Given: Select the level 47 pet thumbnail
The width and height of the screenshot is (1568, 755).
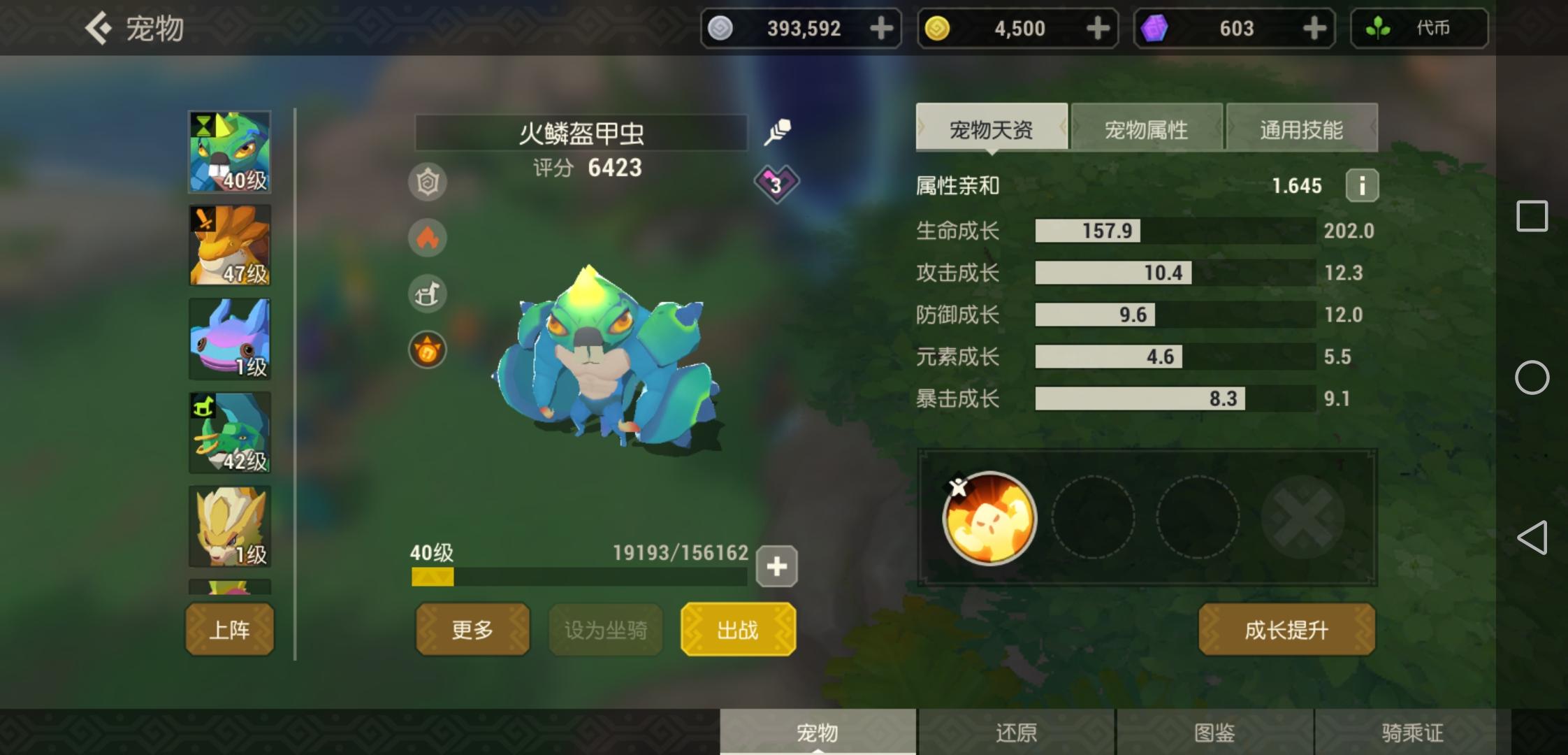Looking at the screenshot, I should [x=229, y=245].
